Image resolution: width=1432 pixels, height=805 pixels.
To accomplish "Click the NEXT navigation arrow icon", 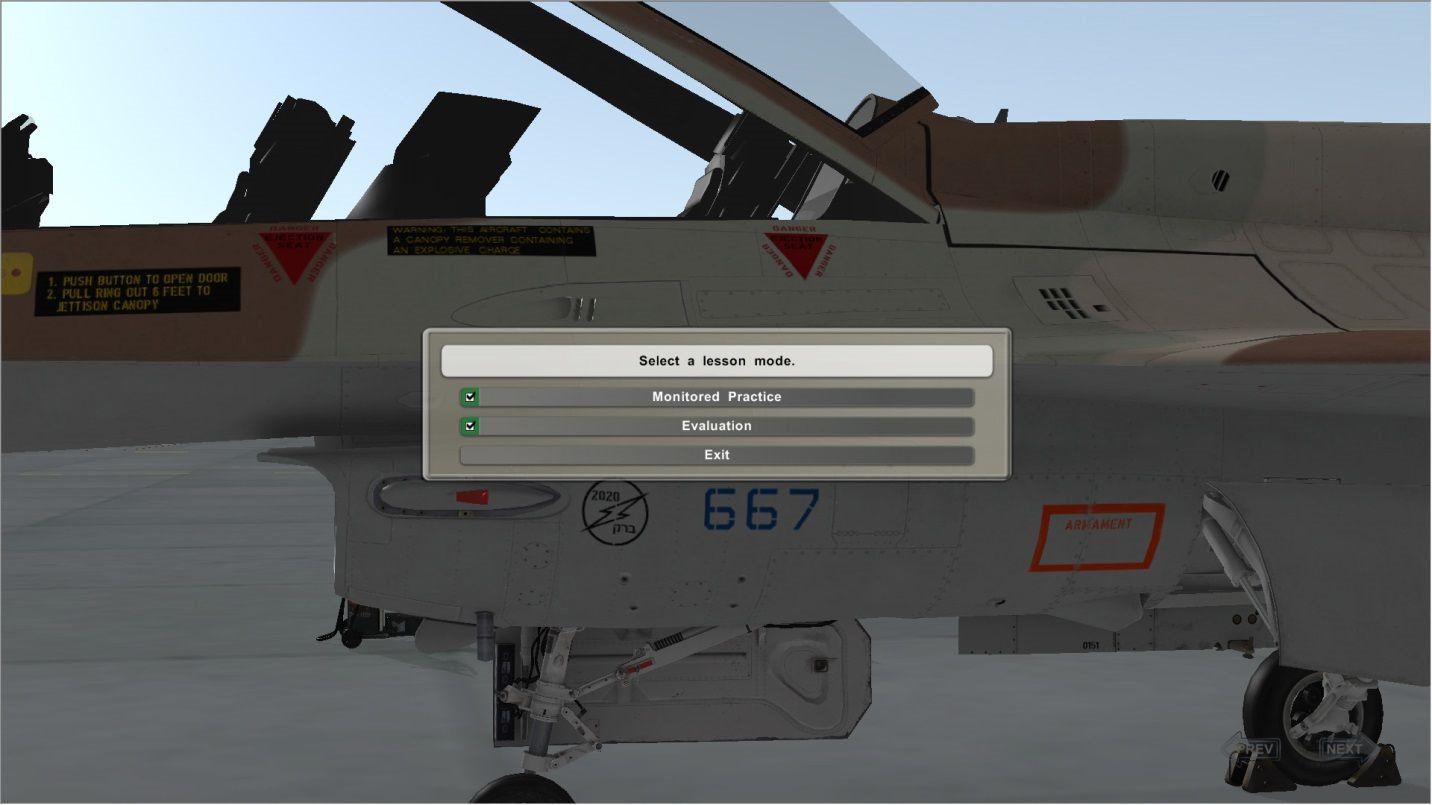I will tap(1345, 747).
